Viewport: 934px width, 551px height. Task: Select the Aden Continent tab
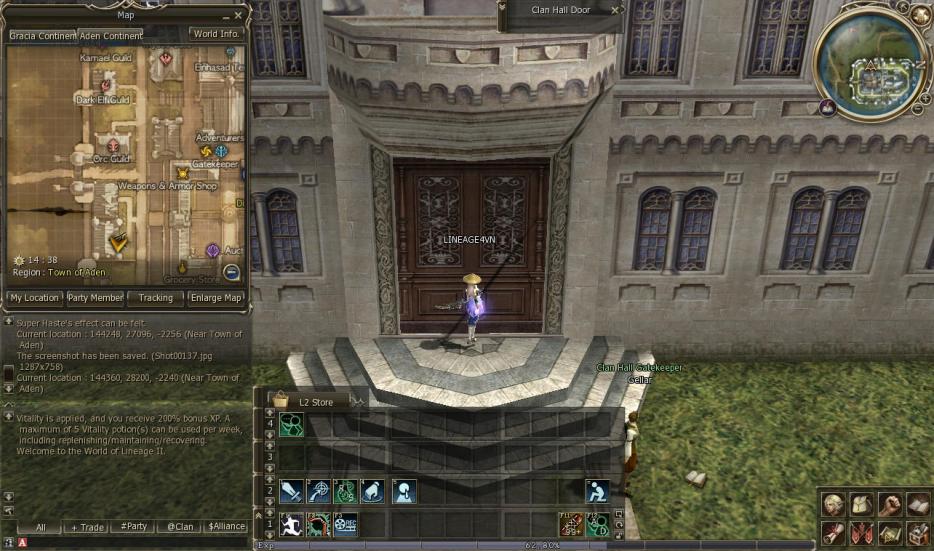pyautogui.click(x=111, y=36)
